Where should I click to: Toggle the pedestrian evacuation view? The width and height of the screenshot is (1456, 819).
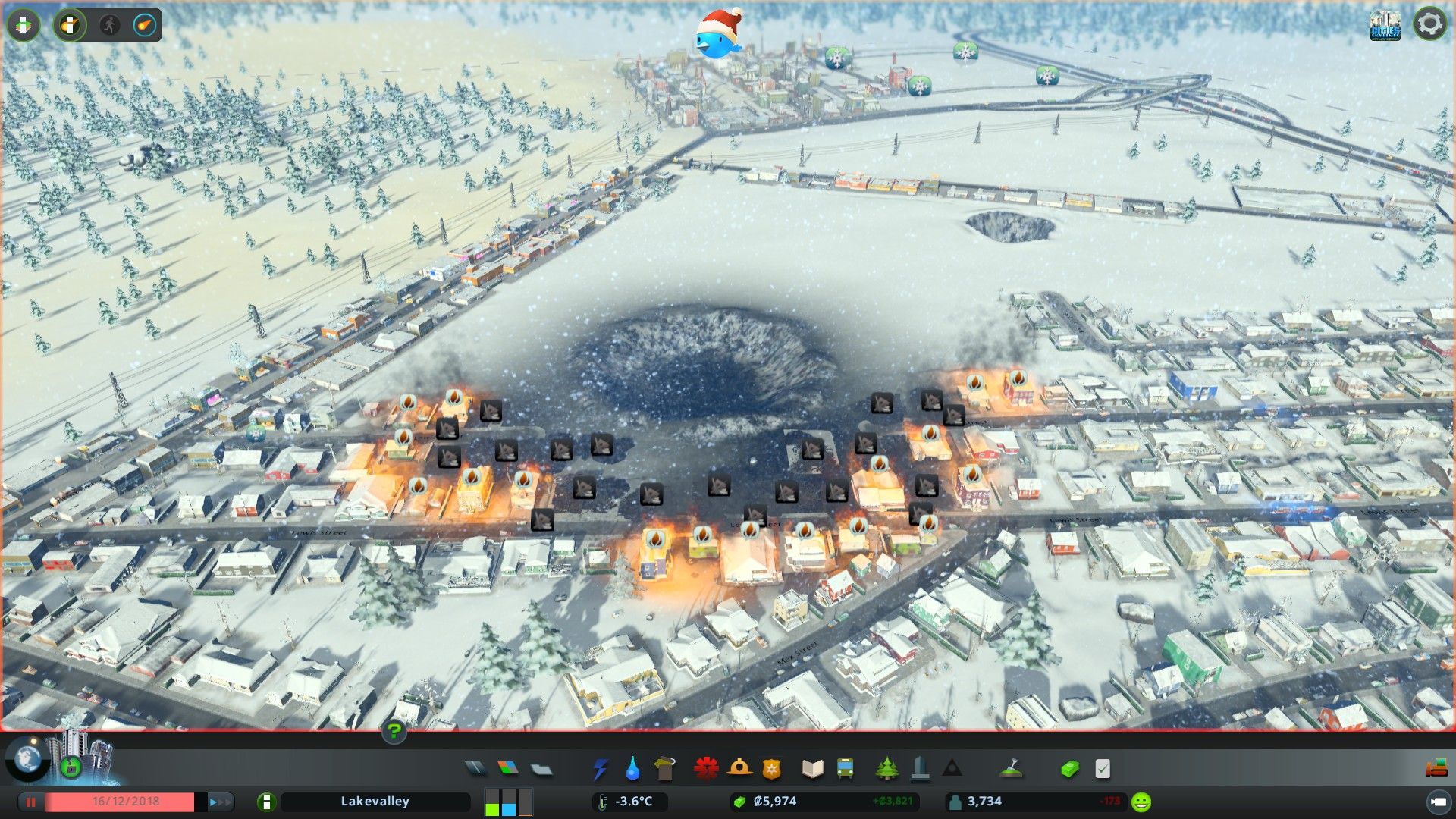[110, 25]
